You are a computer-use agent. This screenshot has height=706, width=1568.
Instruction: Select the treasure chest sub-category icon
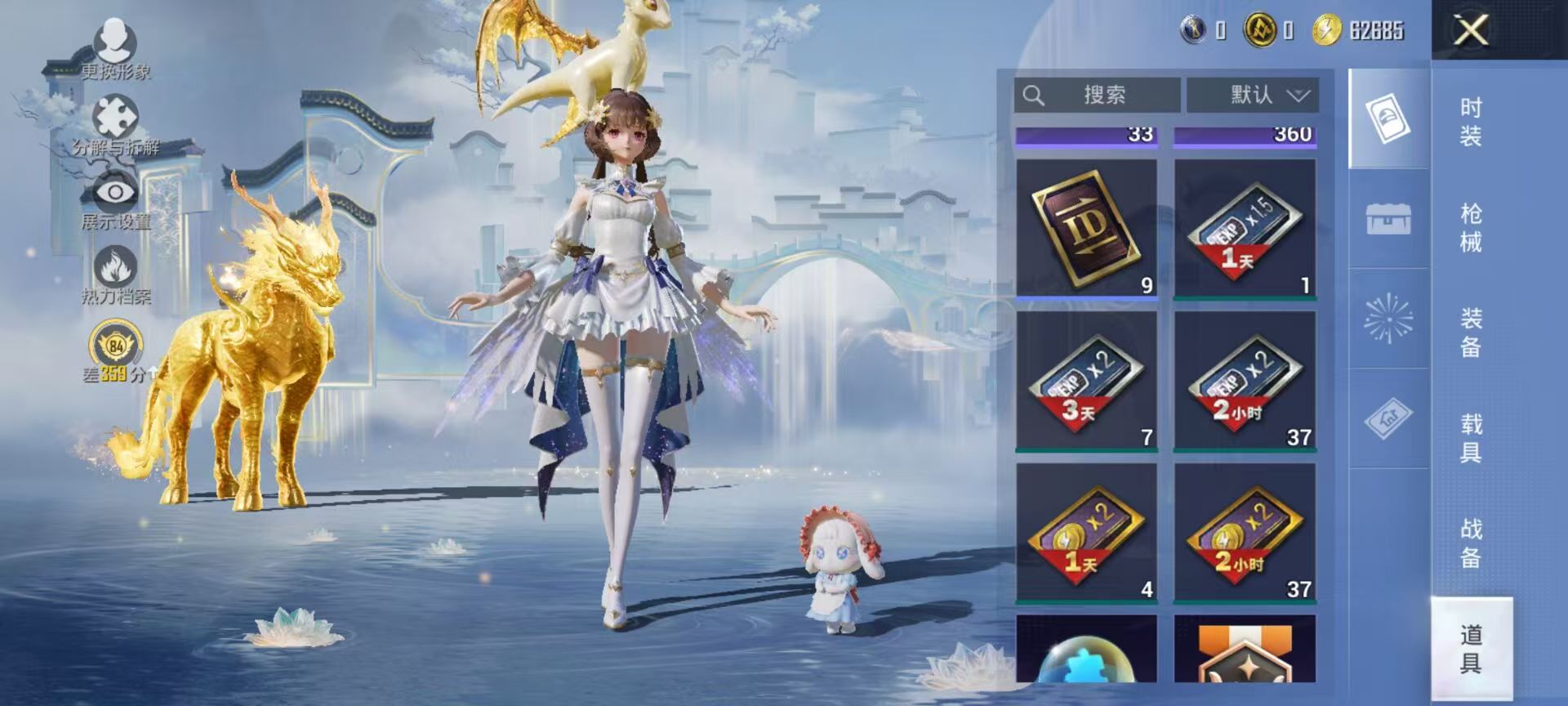[x=1388, y=219]
